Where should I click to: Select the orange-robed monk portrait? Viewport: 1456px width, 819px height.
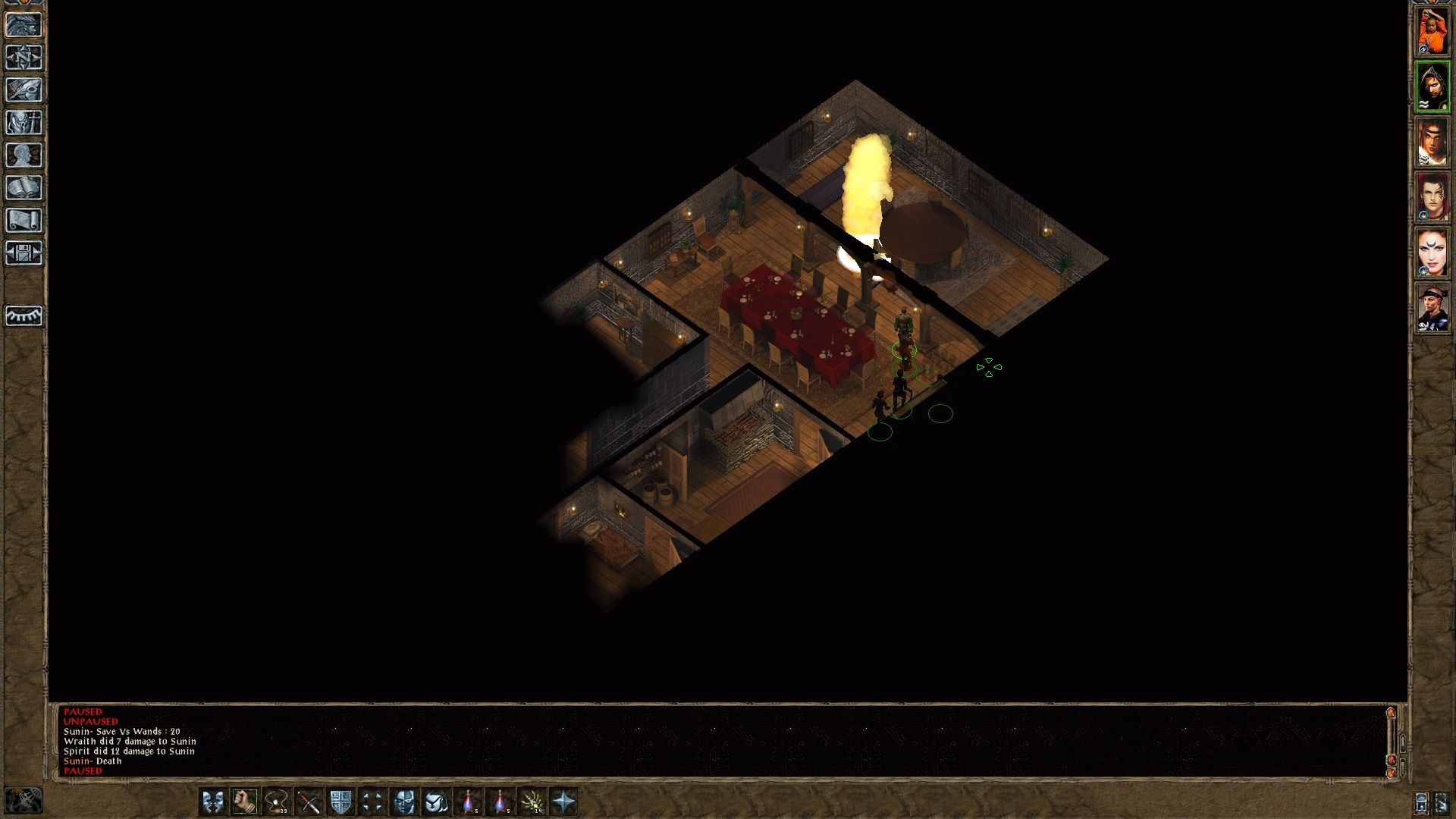(1432, 31)
